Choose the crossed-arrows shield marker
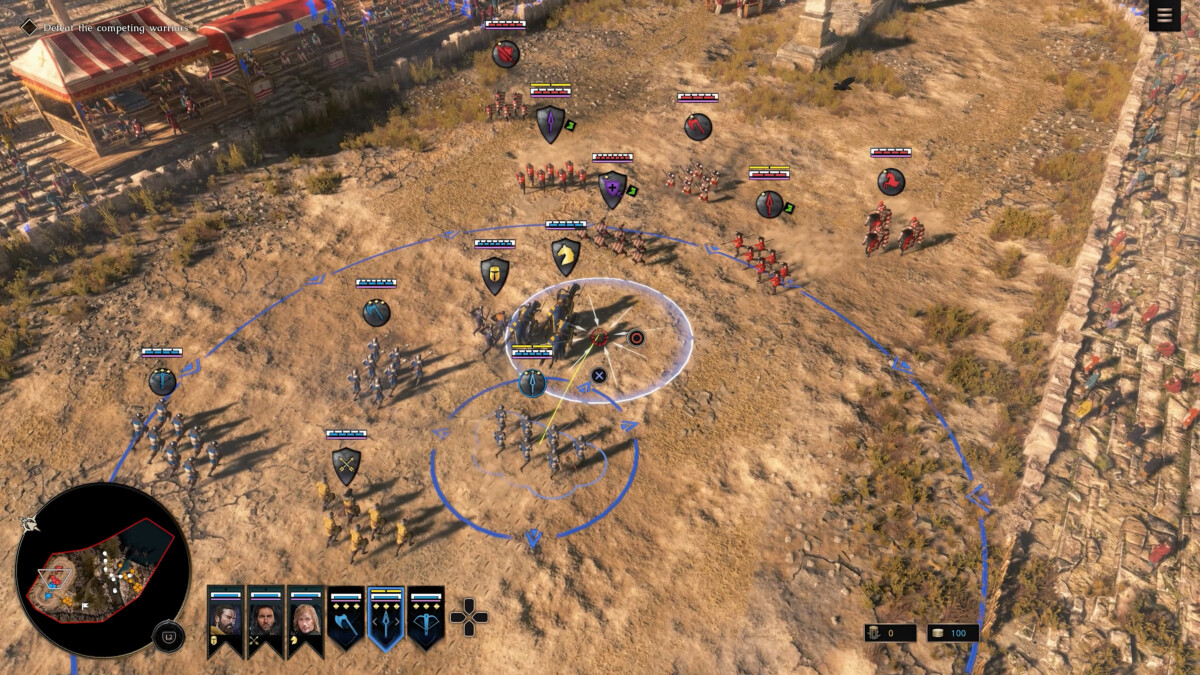Screen dimensions: 1200x675 [x=346, y=465]
